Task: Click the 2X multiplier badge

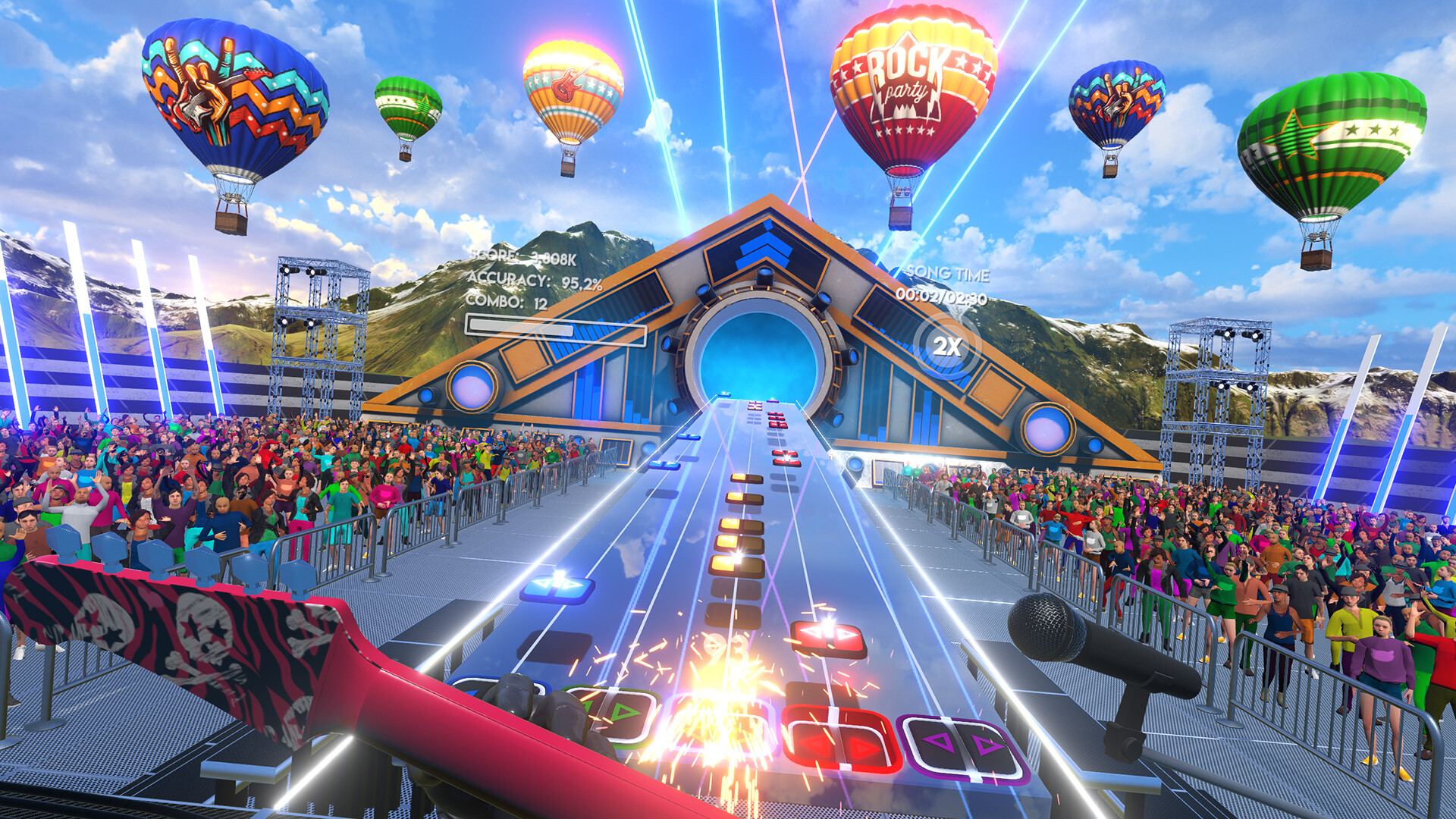Action: pos(949,345)
